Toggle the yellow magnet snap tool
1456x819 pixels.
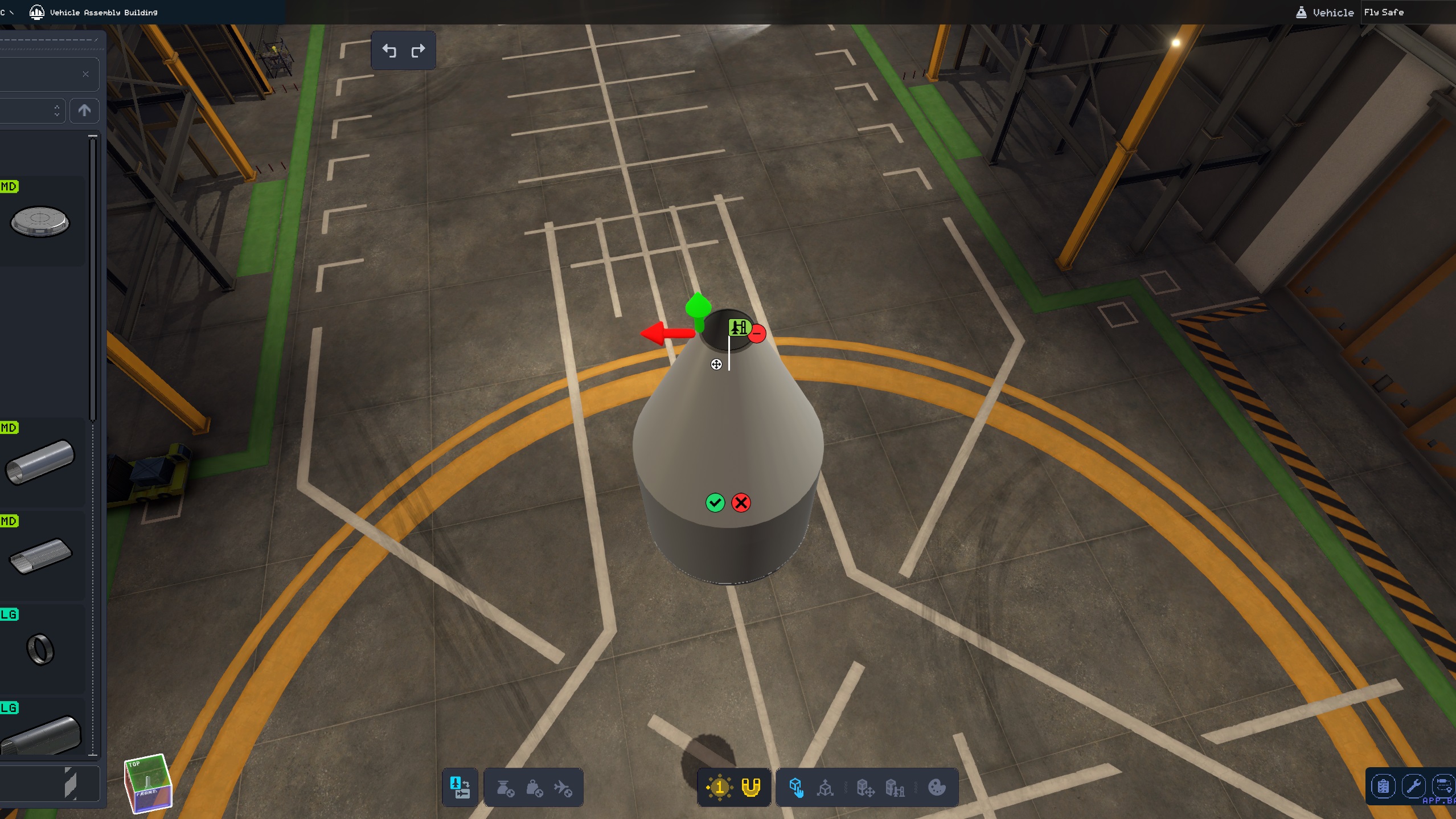click(751, 788)
